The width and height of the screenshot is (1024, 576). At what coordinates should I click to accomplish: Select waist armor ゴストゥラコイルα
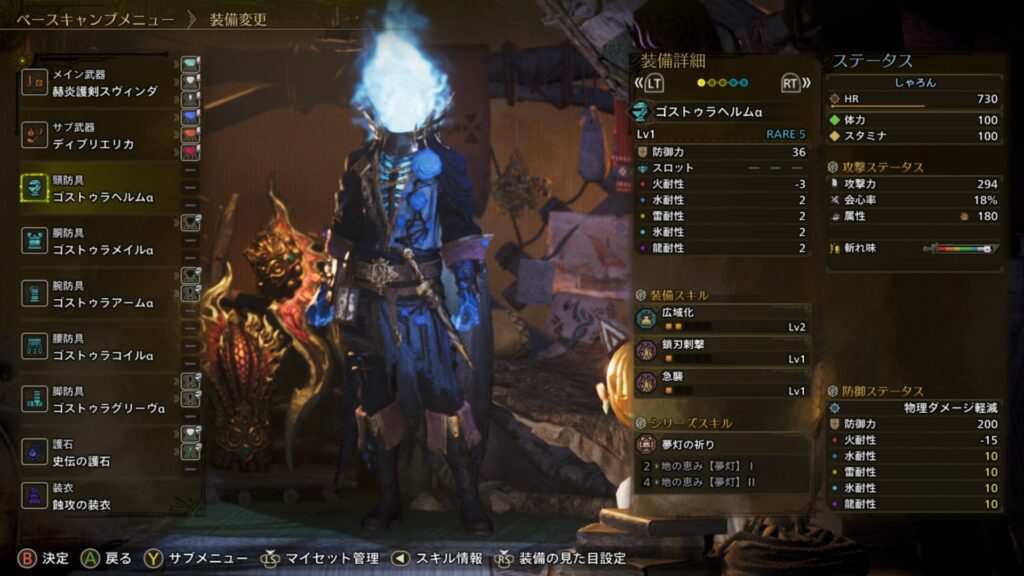[100, 347]
